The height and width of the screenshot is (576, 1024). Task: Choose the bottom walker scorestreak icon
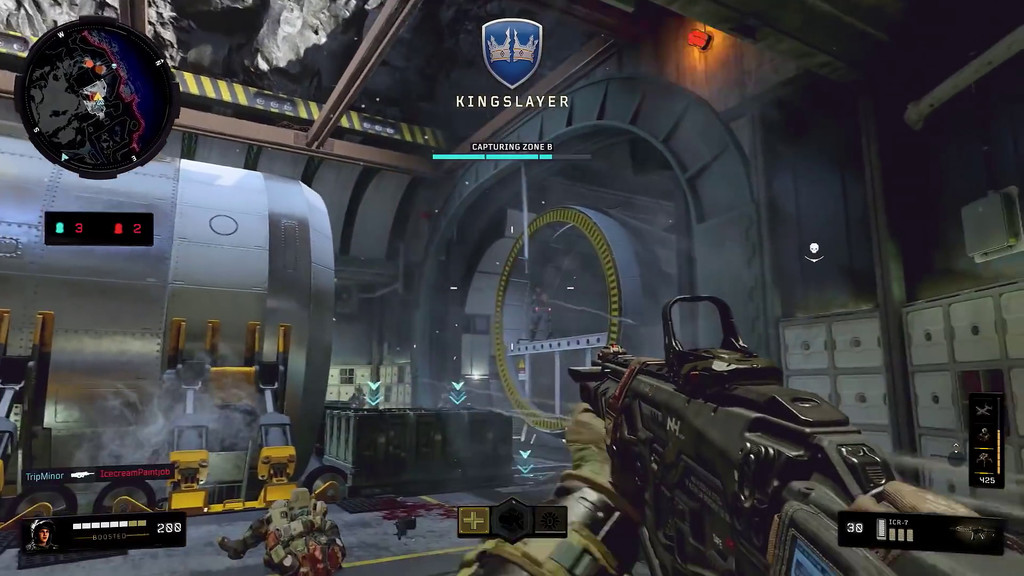pos(986,458)
